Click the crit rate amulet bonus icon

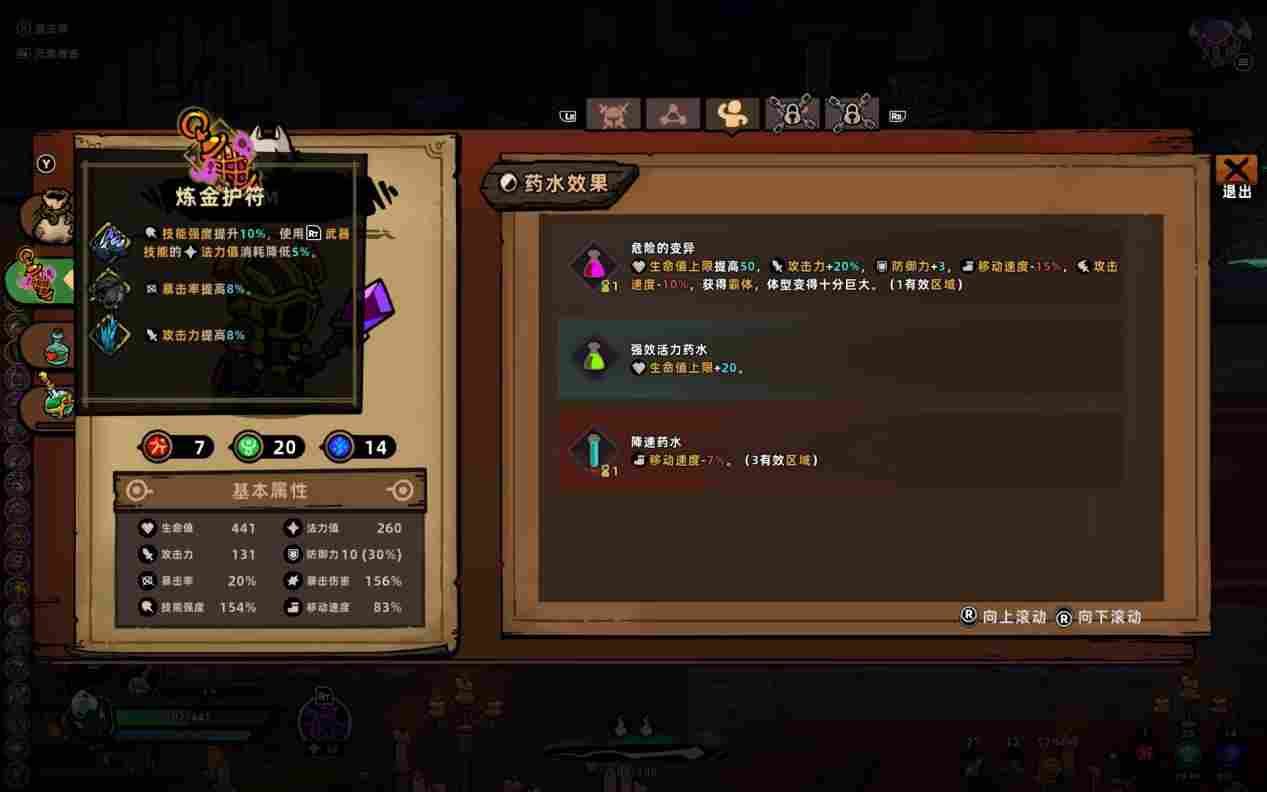[110, 289]
